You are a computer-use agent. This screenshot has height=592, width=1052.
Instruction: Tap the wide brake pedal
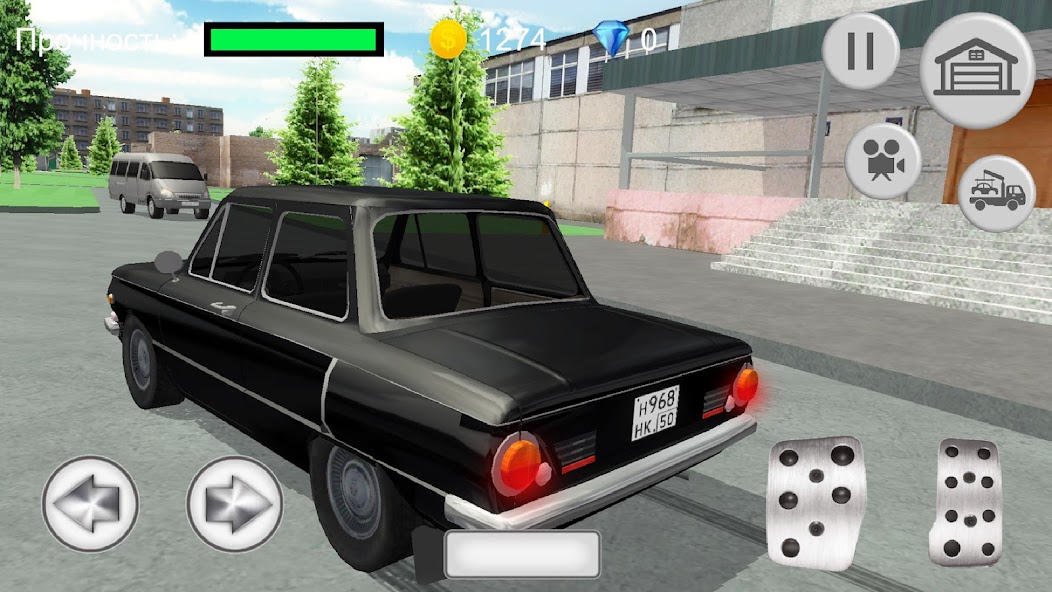tap(815, 503)
